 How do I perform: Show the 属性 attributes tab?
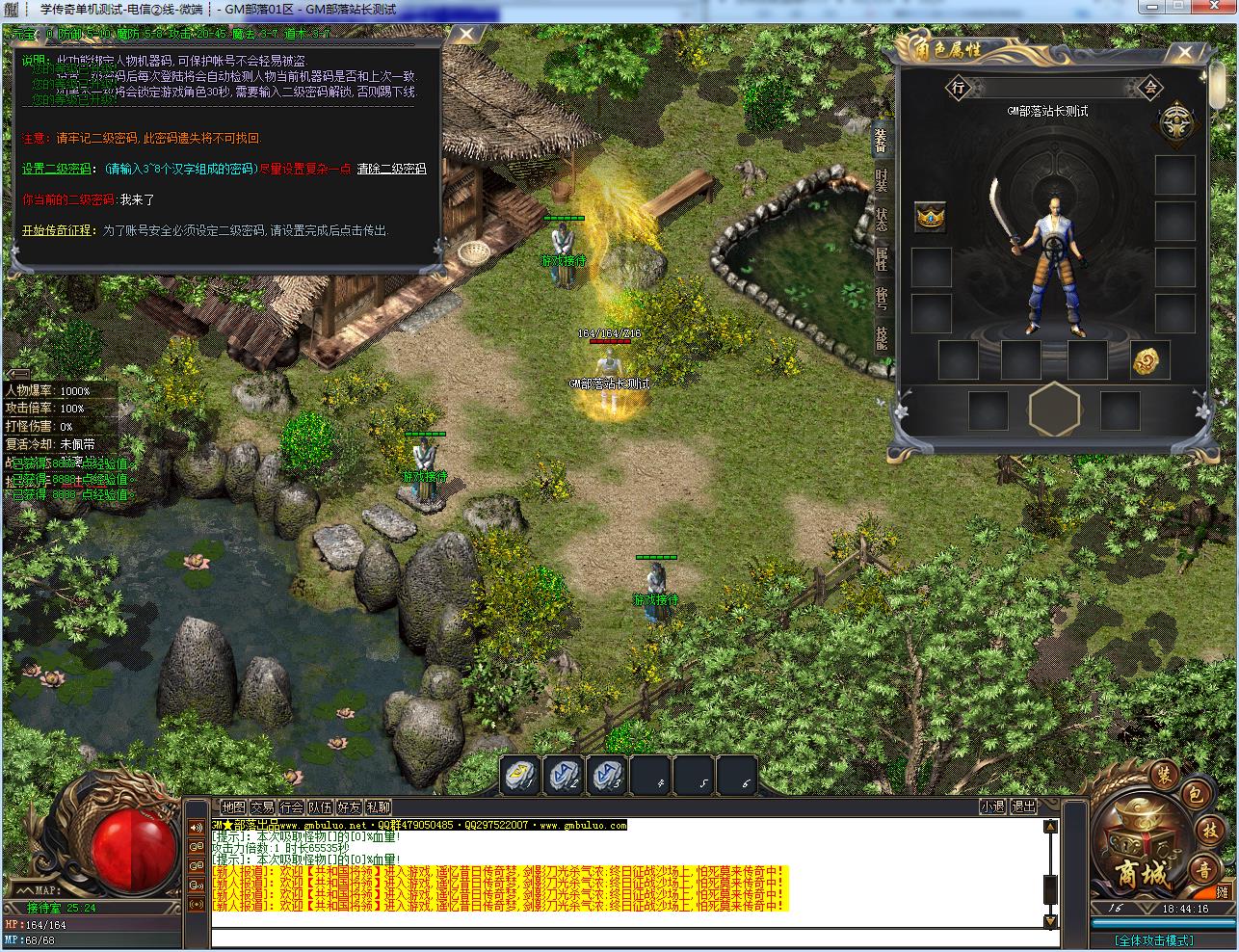pos(881,259)
